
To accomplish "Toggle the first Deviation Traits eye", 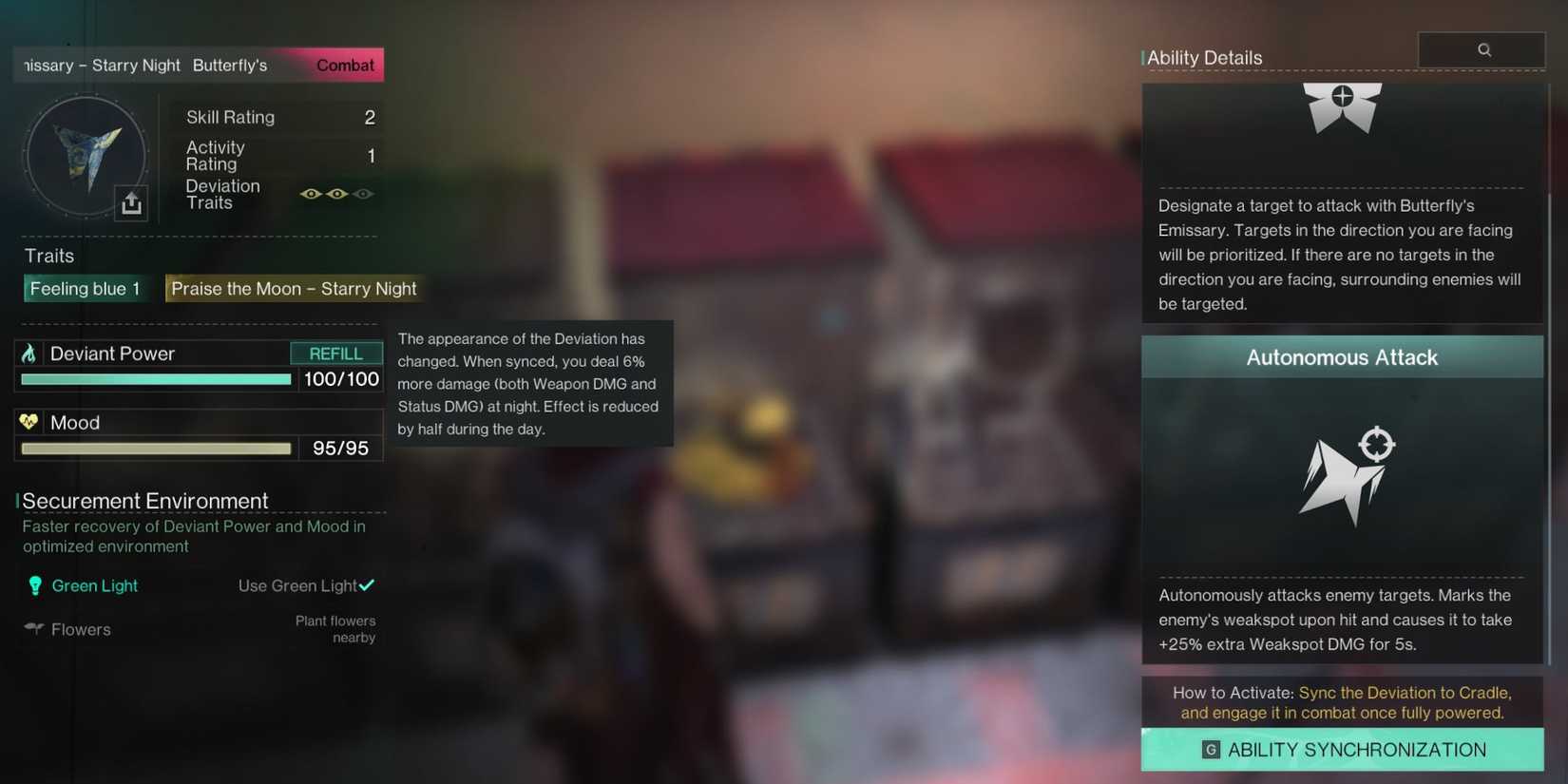I will tap(310, 193).
